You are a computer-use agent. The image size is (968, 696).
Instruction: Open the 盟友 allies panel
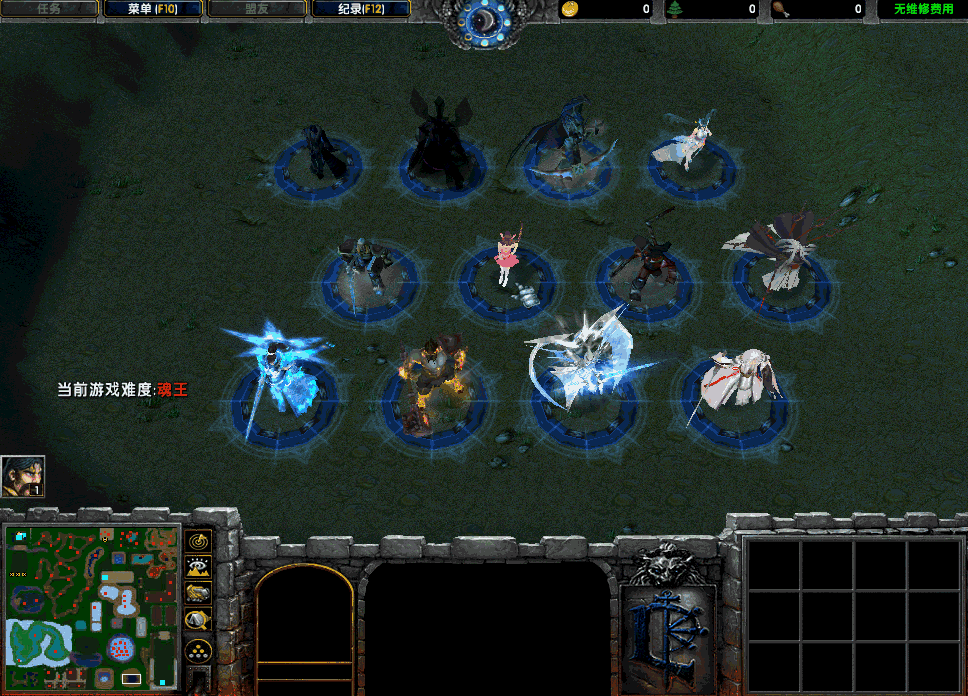[256, 9]
